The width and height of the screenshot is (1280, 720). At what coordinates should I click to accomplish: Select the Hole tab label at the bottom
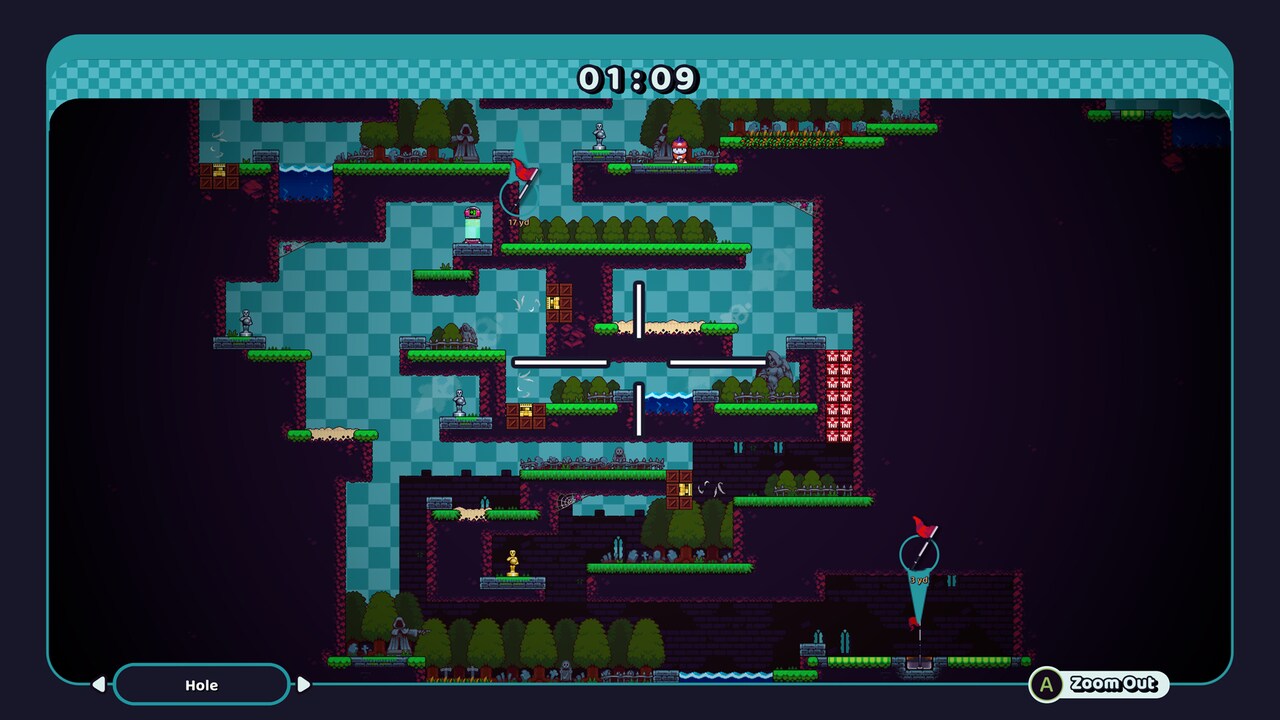pyautogui.click(x=201, y=685)
